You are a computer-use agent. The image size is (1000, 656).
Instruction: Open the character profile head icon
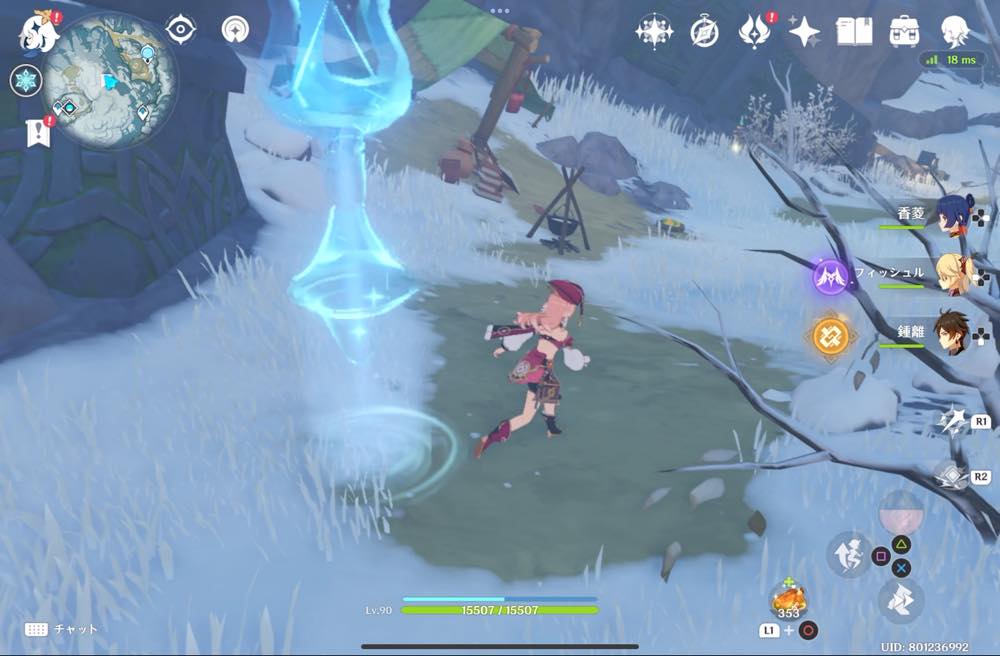[955, 31]
